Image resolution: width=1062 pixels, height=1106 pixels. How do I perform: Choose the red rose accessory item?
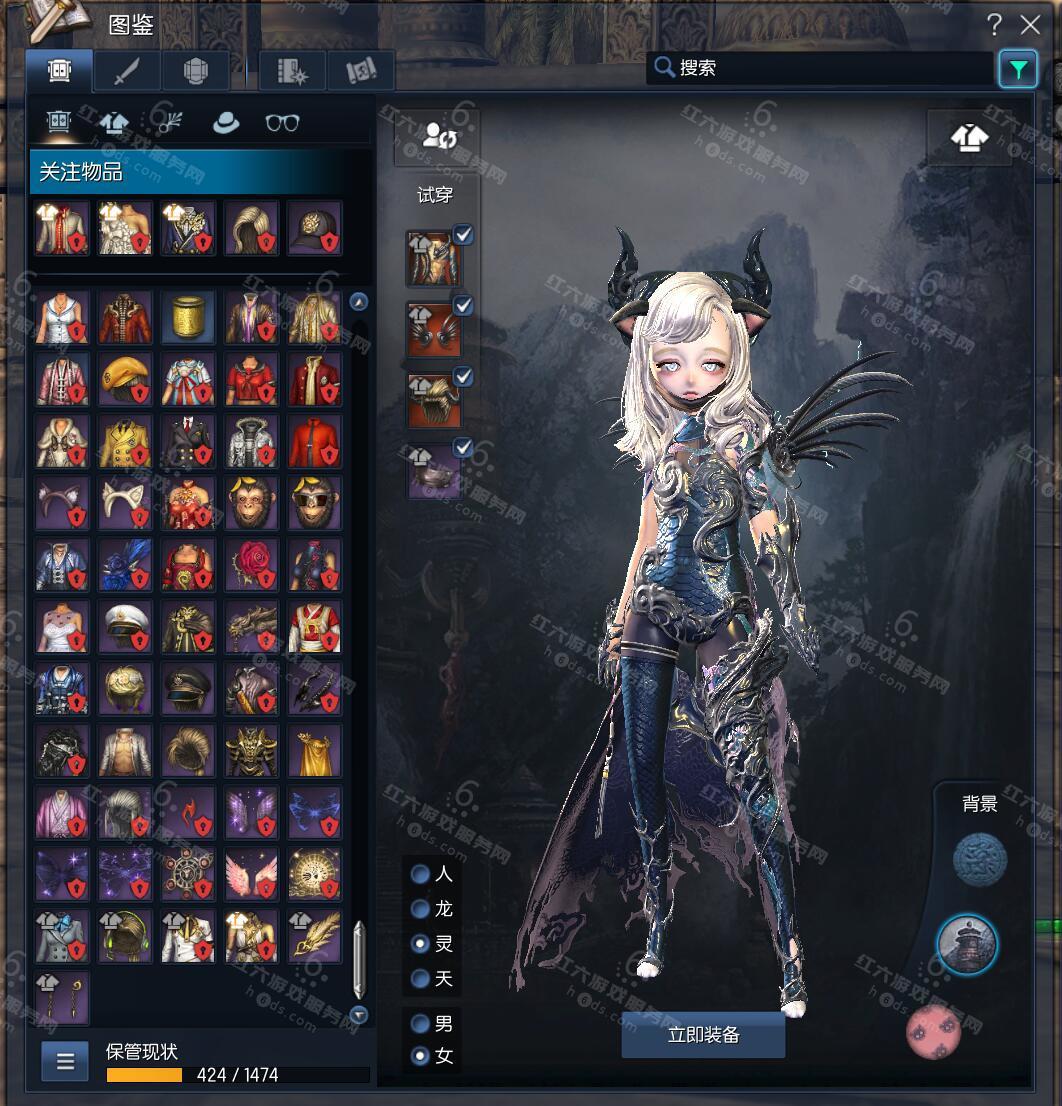pyautogui.click(x=251, y=565)
